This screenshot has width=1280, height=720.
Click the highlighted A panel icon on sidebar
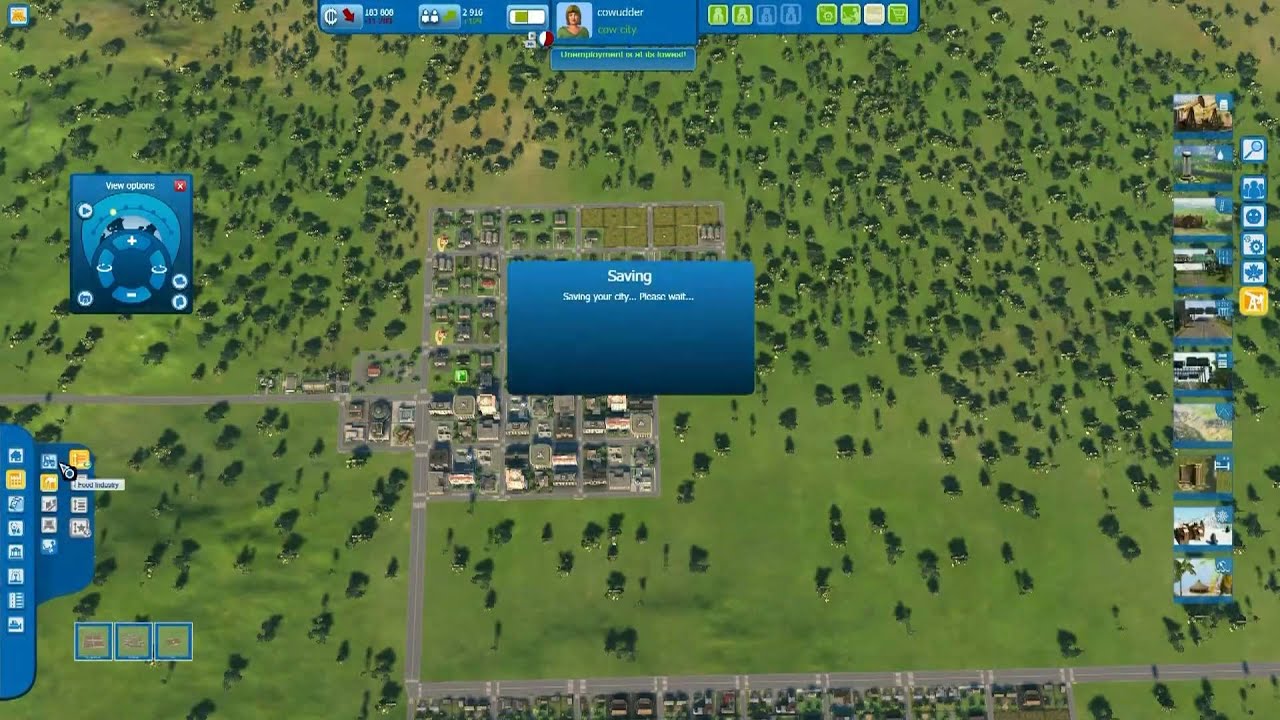pos(1254,301)
